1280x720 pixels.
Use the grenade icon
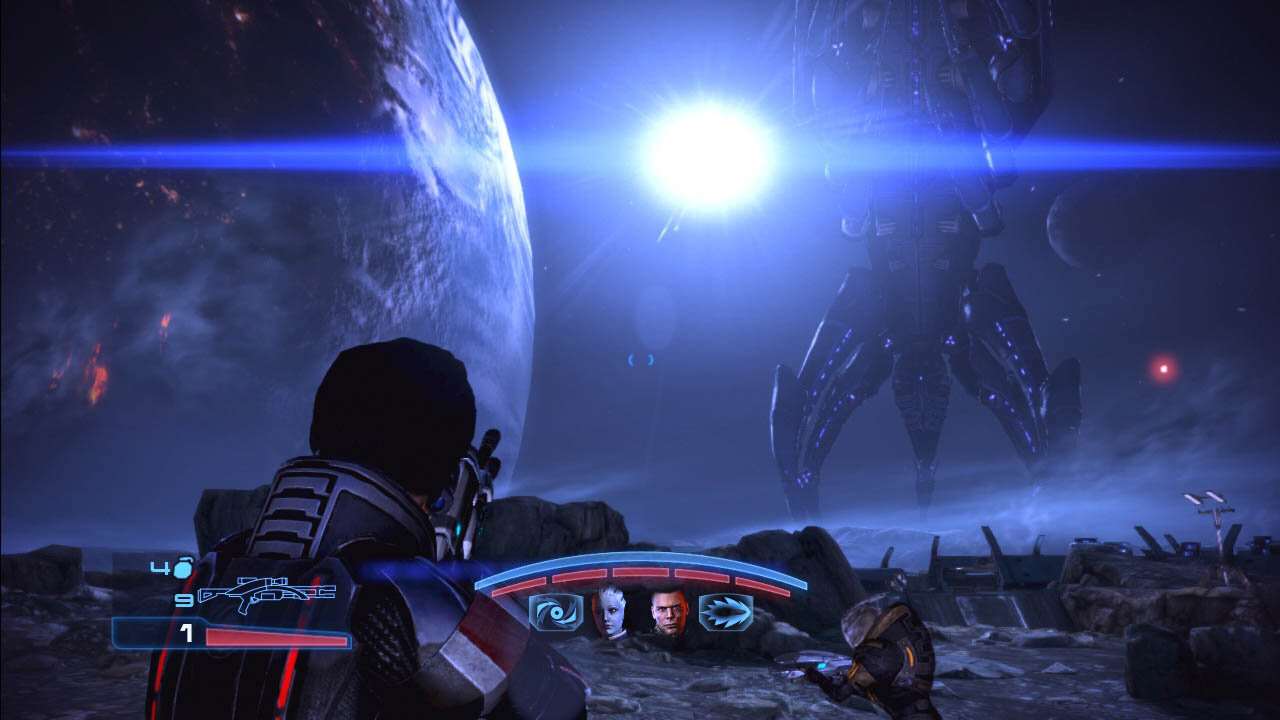[x=184, y=570]
